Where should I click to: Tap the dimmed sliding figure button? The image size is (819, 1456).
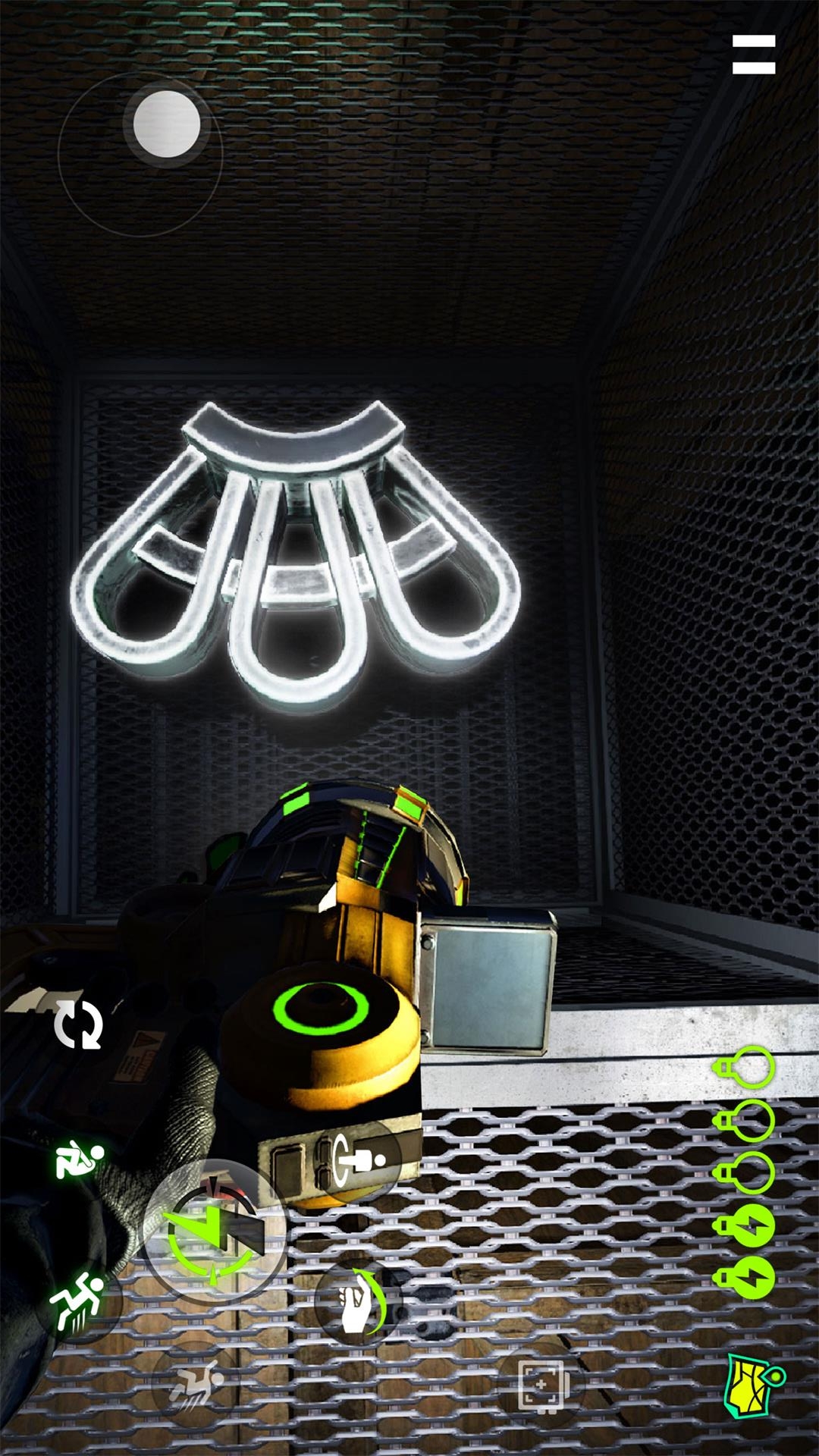(195, 1382)
